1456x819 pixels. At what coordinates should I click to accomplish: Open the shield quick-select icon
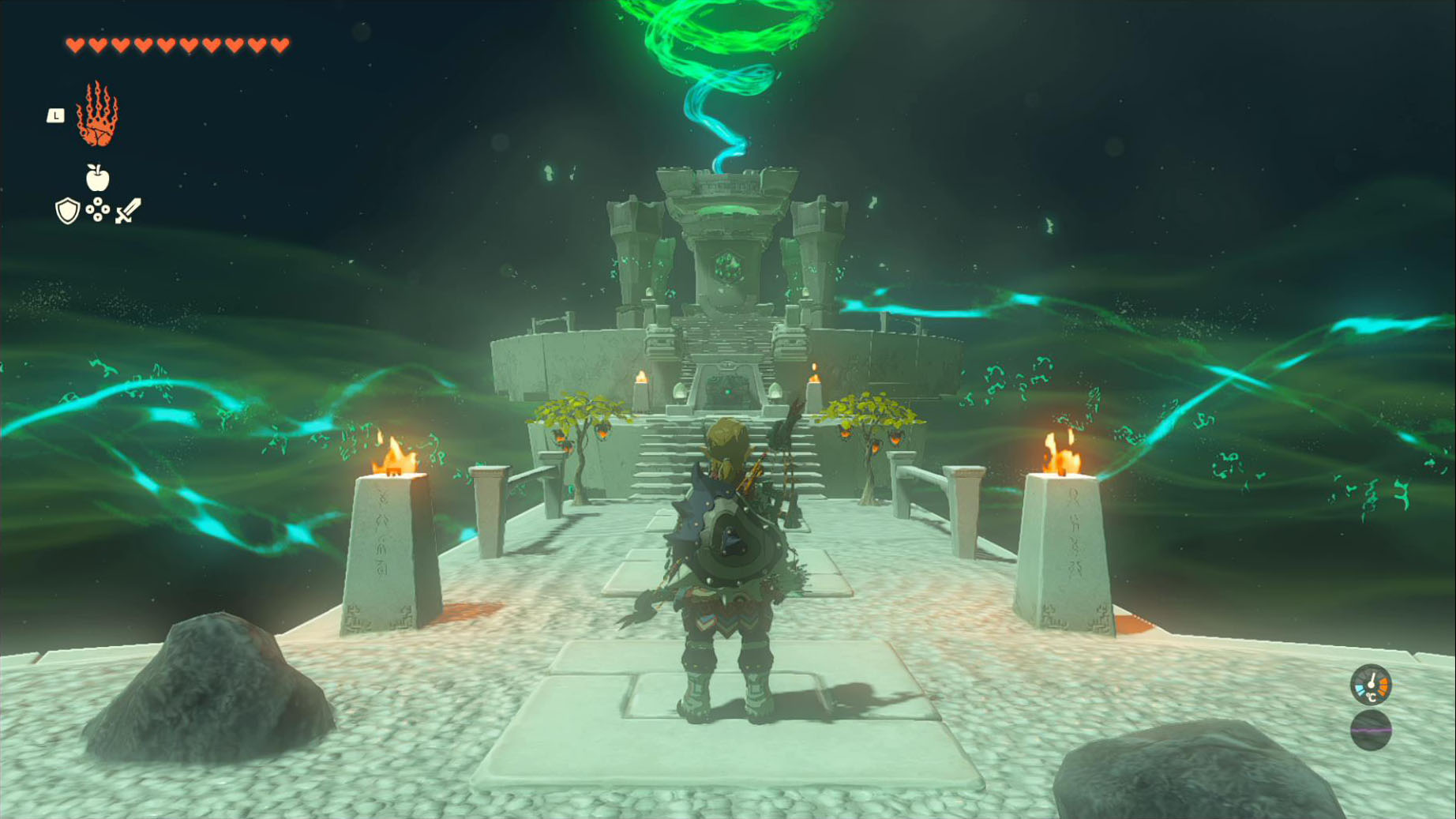pyautogui.click(x=68, y=211)
